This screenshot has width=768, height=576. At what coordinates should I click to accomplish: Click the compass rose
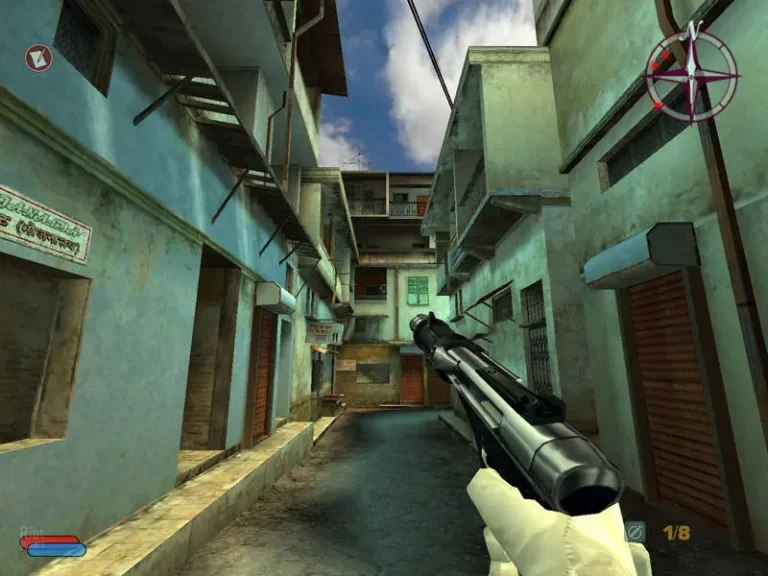click(x=691, y=75)
